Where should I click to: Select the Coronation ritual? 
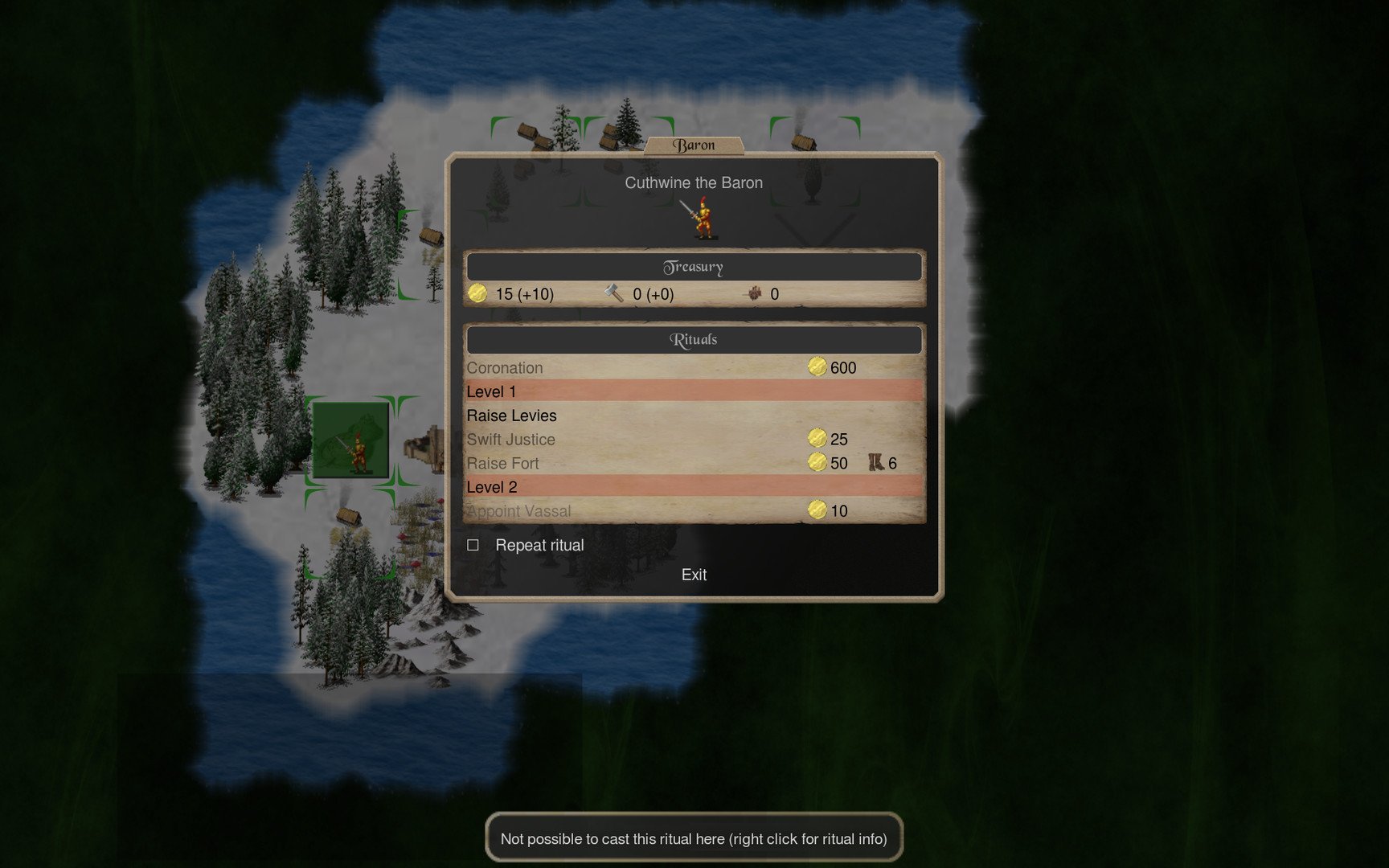click(505, 368)
